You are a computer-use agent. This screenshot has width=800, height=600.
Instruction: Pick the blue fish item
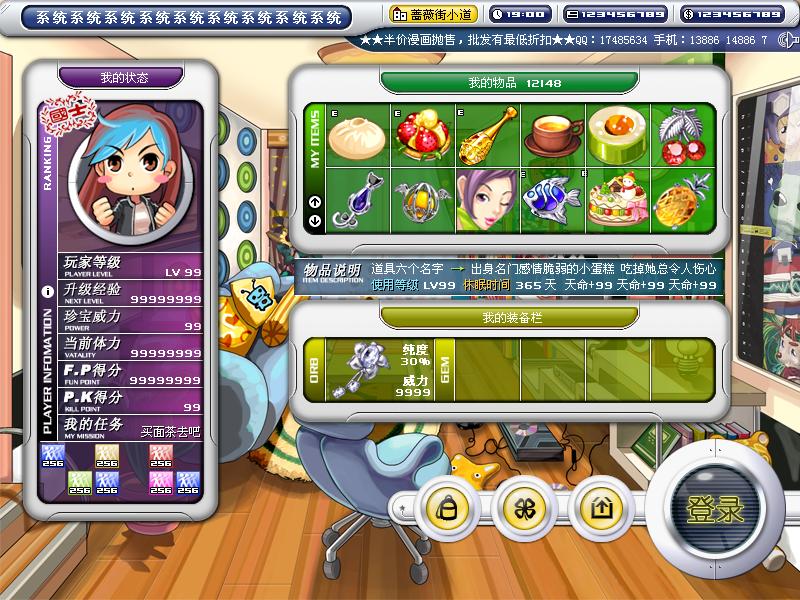tap(552, 199)
